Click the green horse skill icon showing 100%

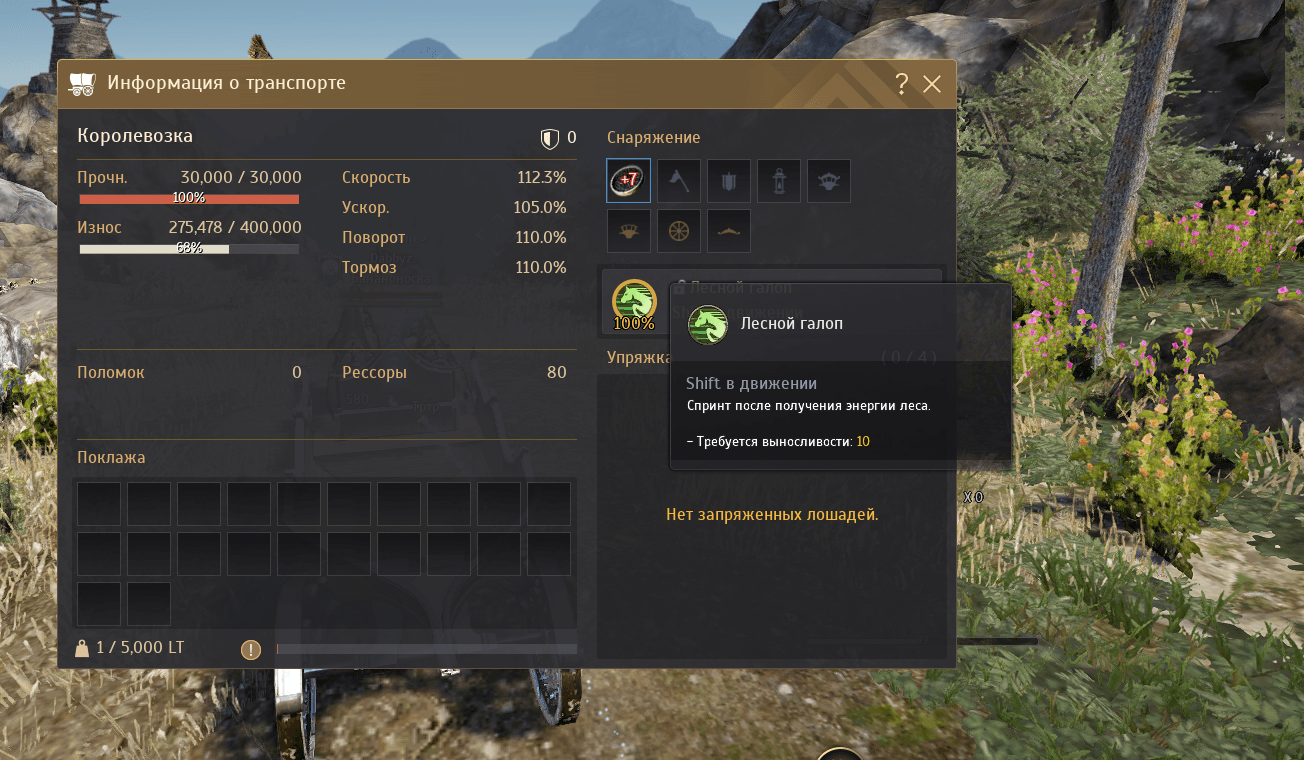(633, 301)
